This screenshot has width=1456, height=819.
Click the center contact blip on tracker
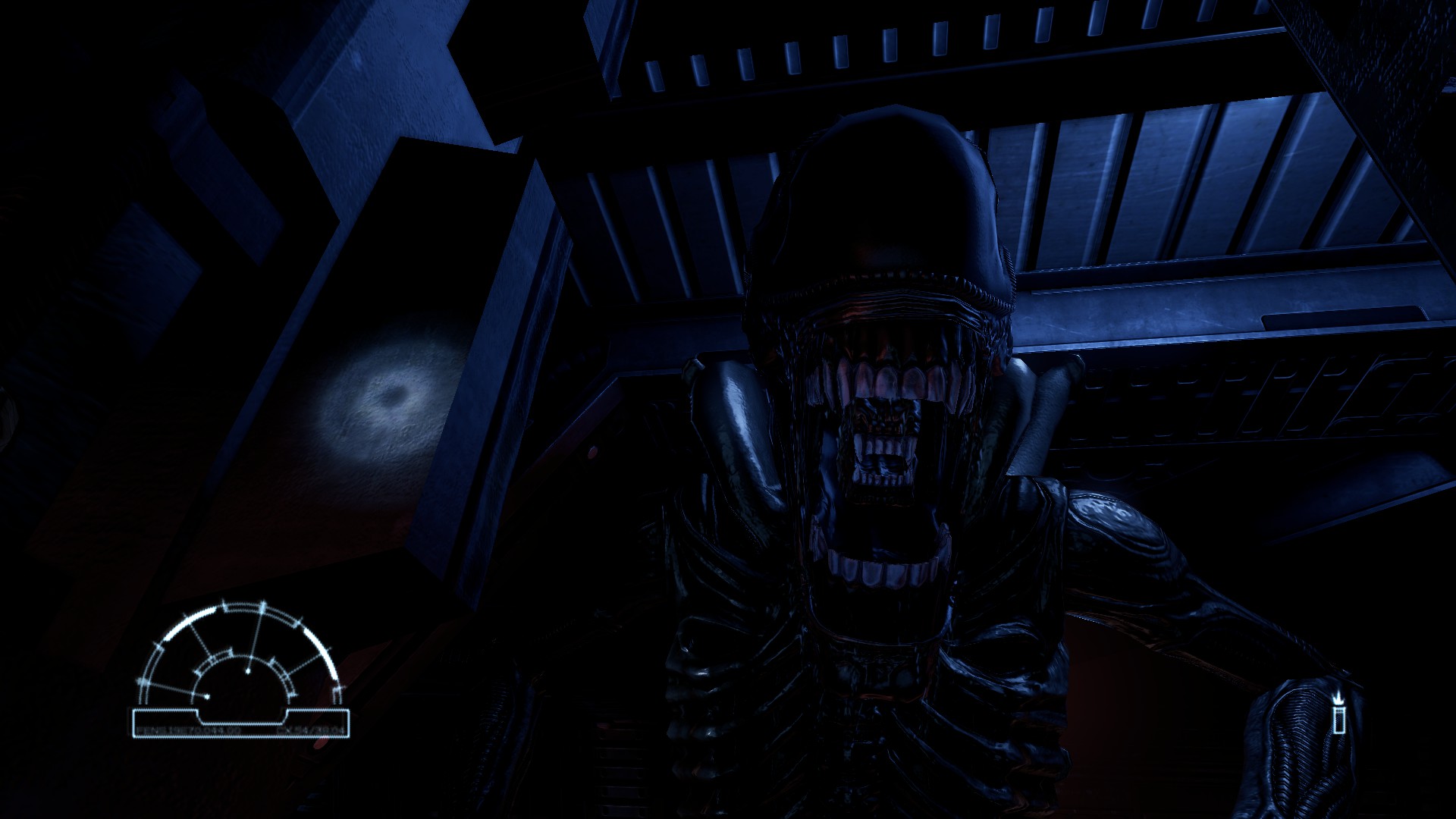click(249, 670)
